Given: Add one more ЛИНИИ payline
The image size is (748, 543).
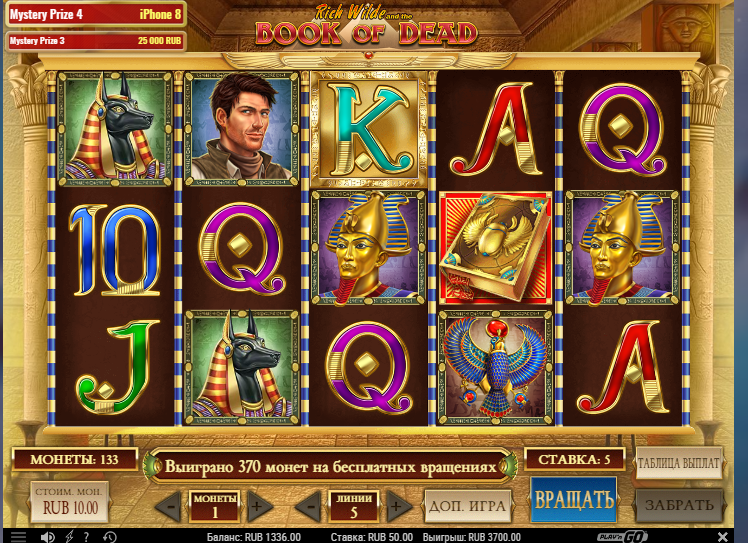Looking at the screenshot, I should point(399,505).
